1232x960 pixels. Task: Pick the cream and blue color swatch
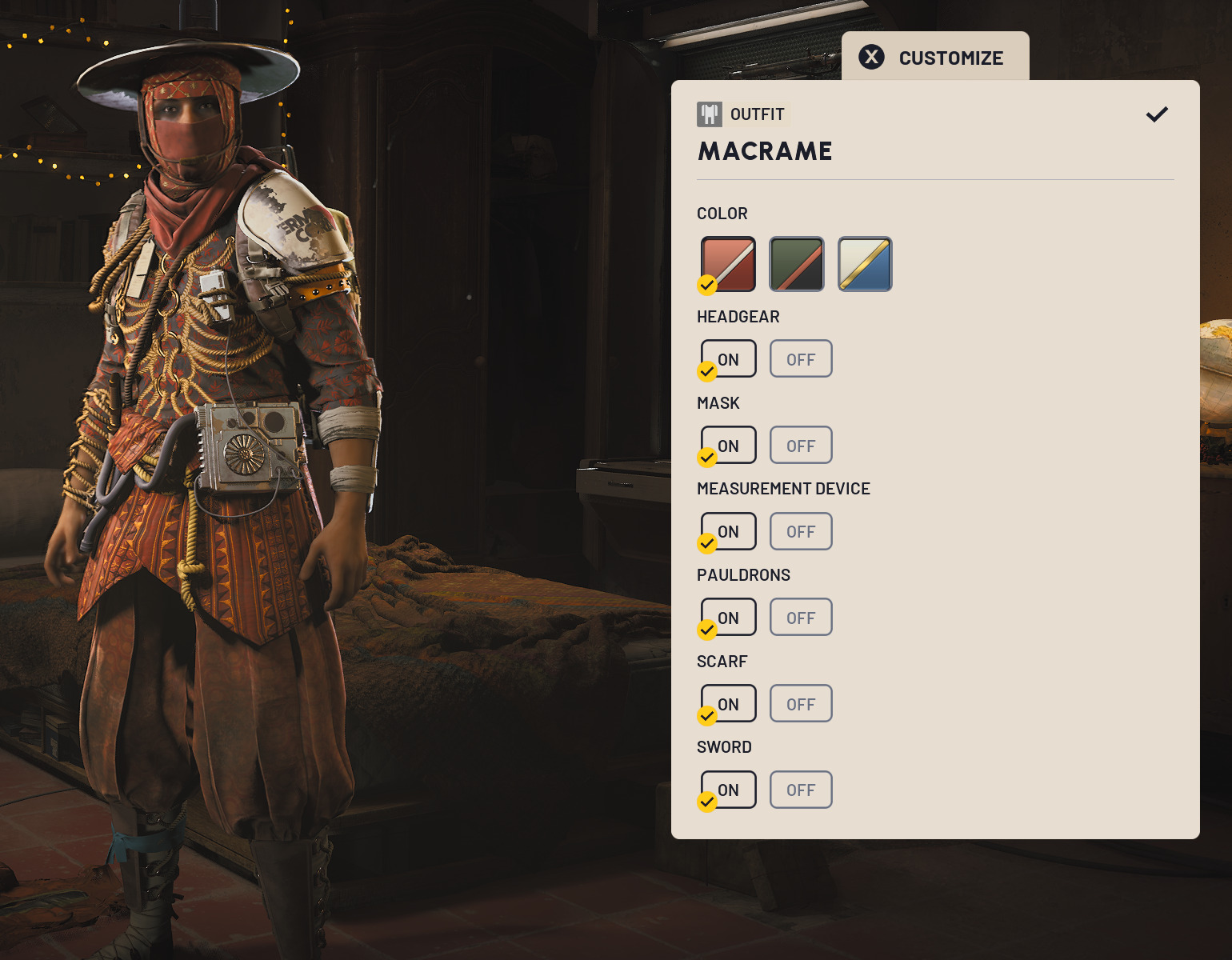(x=865, y=264)
